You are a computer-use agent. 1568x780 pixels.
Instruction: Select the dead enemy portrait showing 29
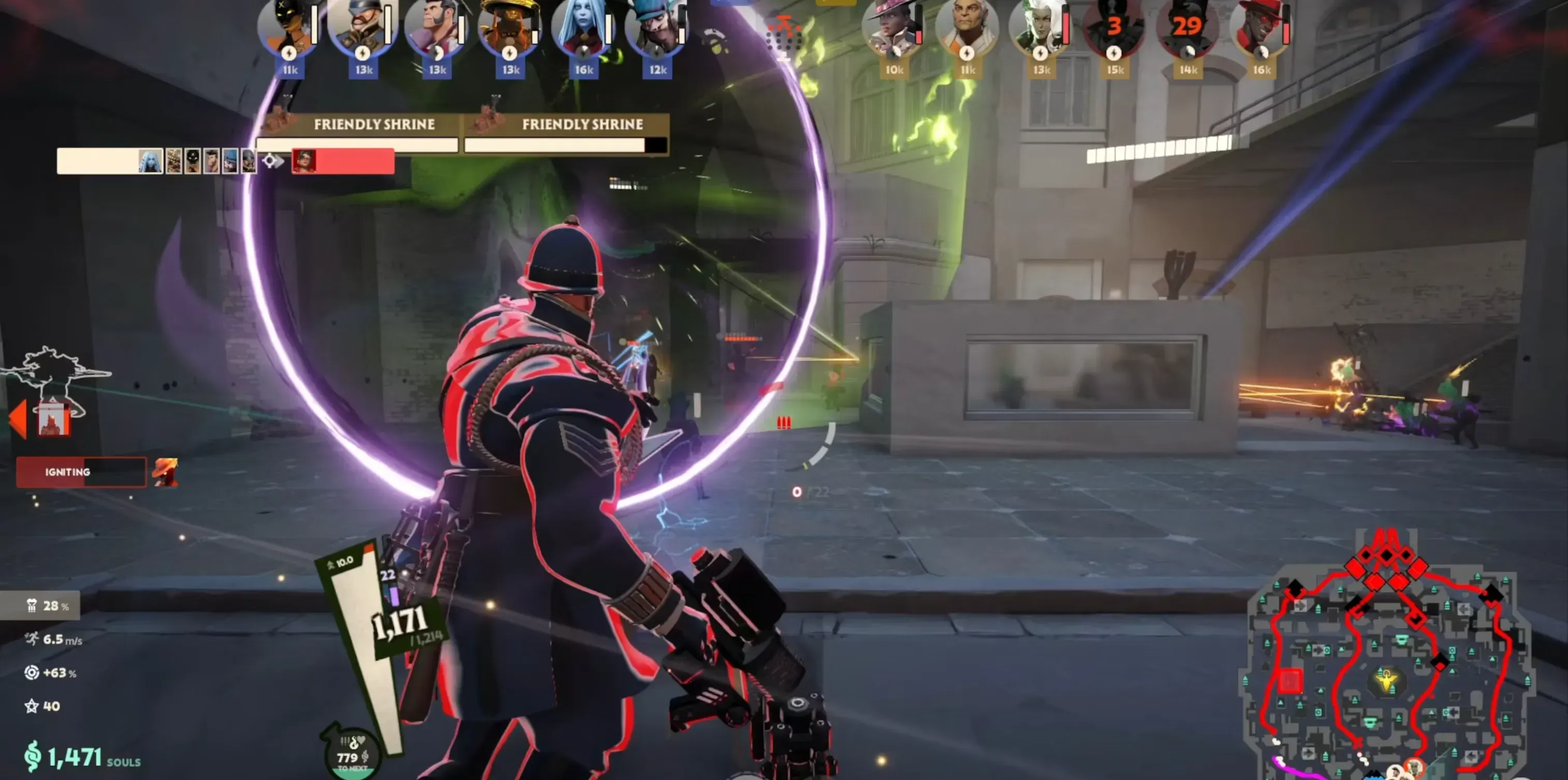1187,27
